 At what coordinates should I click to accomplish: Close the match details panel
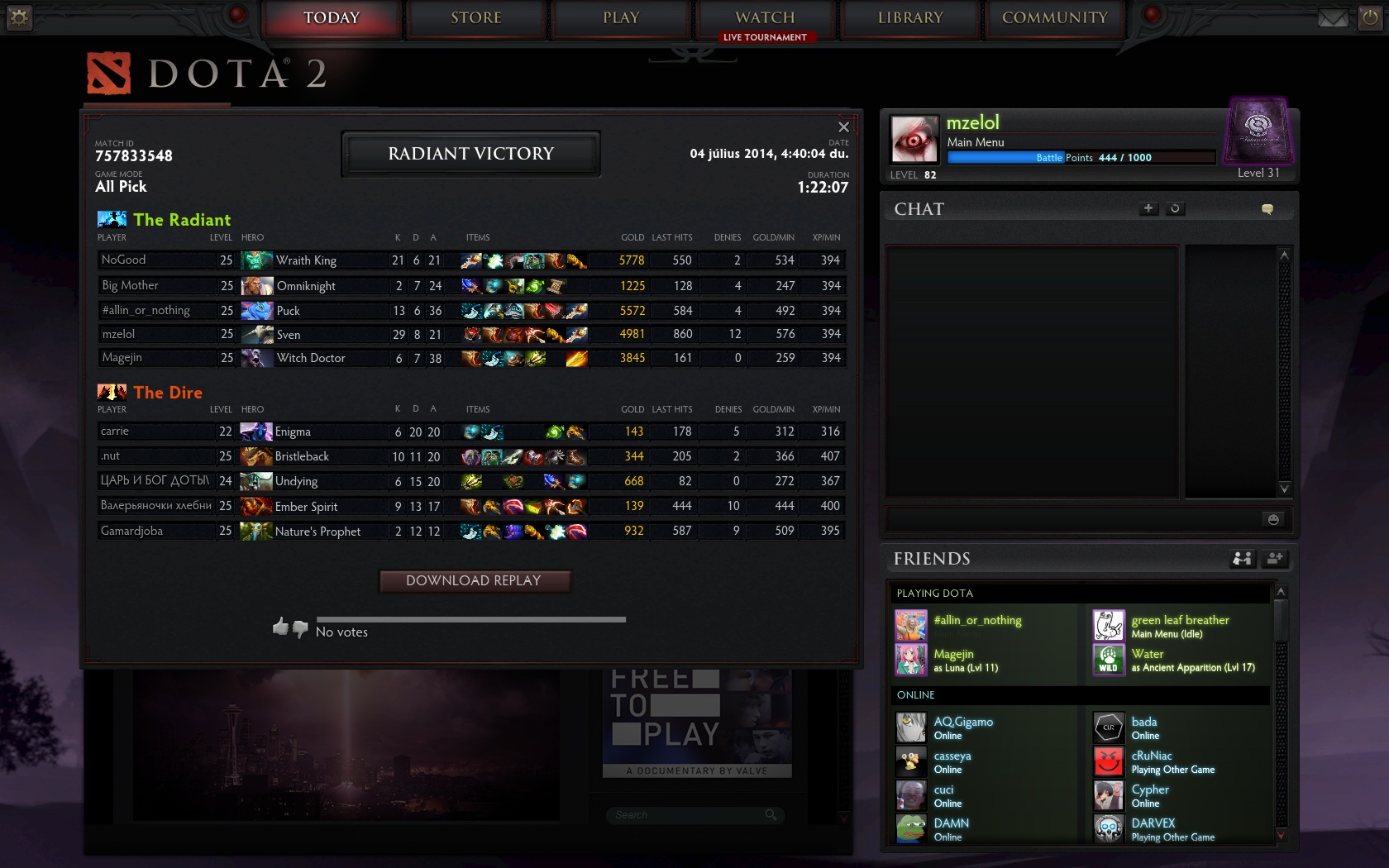843,127
